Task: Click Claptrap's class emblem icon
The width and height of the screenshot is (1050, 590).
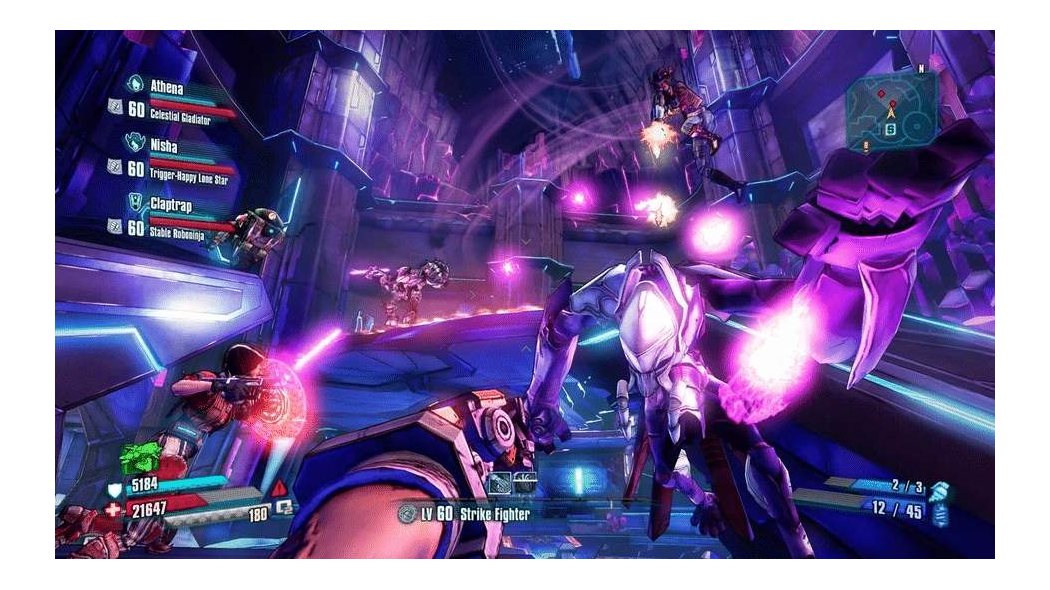Action: [135, 203]
